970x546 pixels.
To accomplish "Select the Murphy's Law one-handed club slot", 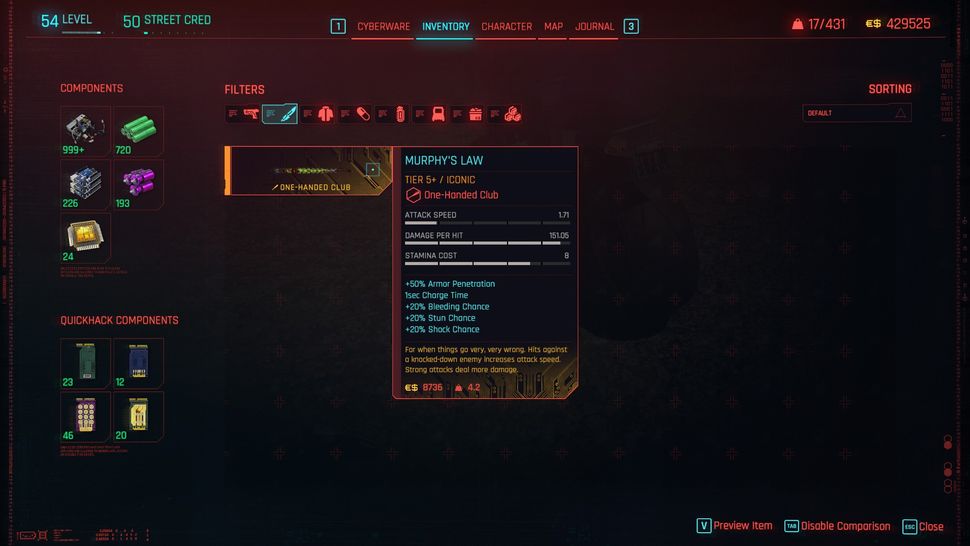I will click(x=308, y=171).
